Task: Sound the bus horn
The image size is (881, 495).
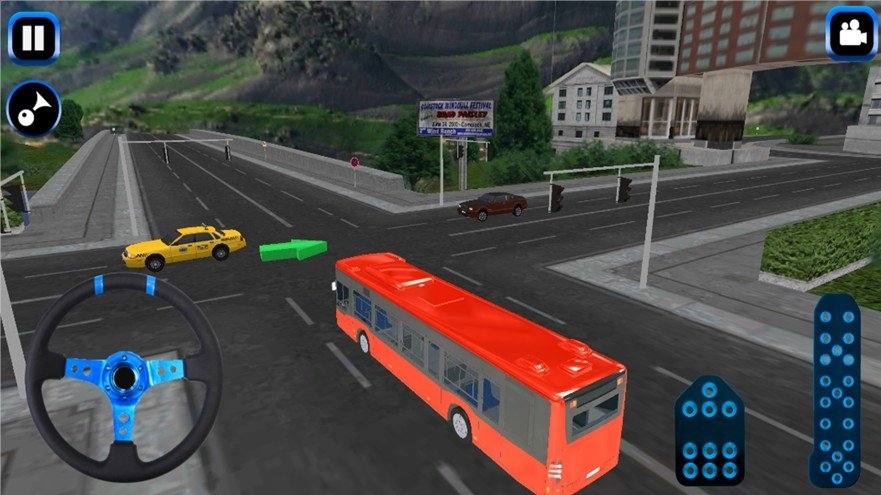Action: 34,109
